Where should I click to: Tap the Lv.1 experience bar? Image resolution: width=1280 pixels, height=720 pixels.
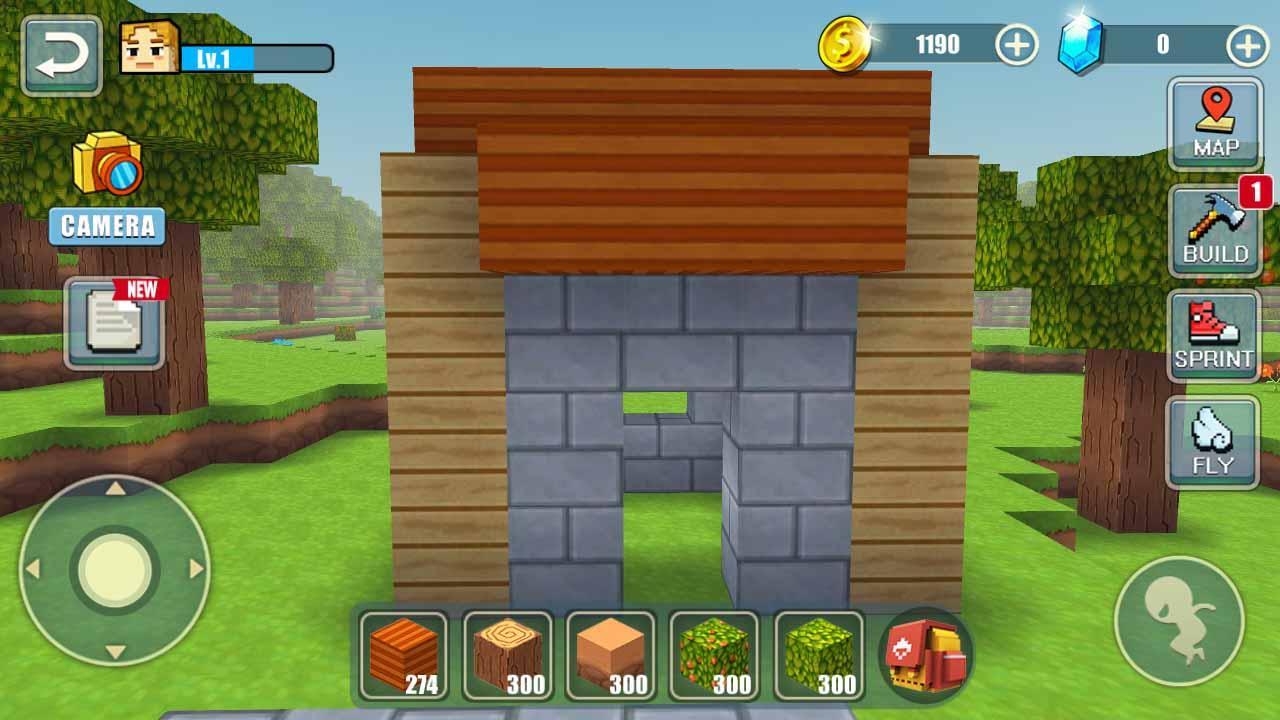pyautogui.click(x=253, y=55)
